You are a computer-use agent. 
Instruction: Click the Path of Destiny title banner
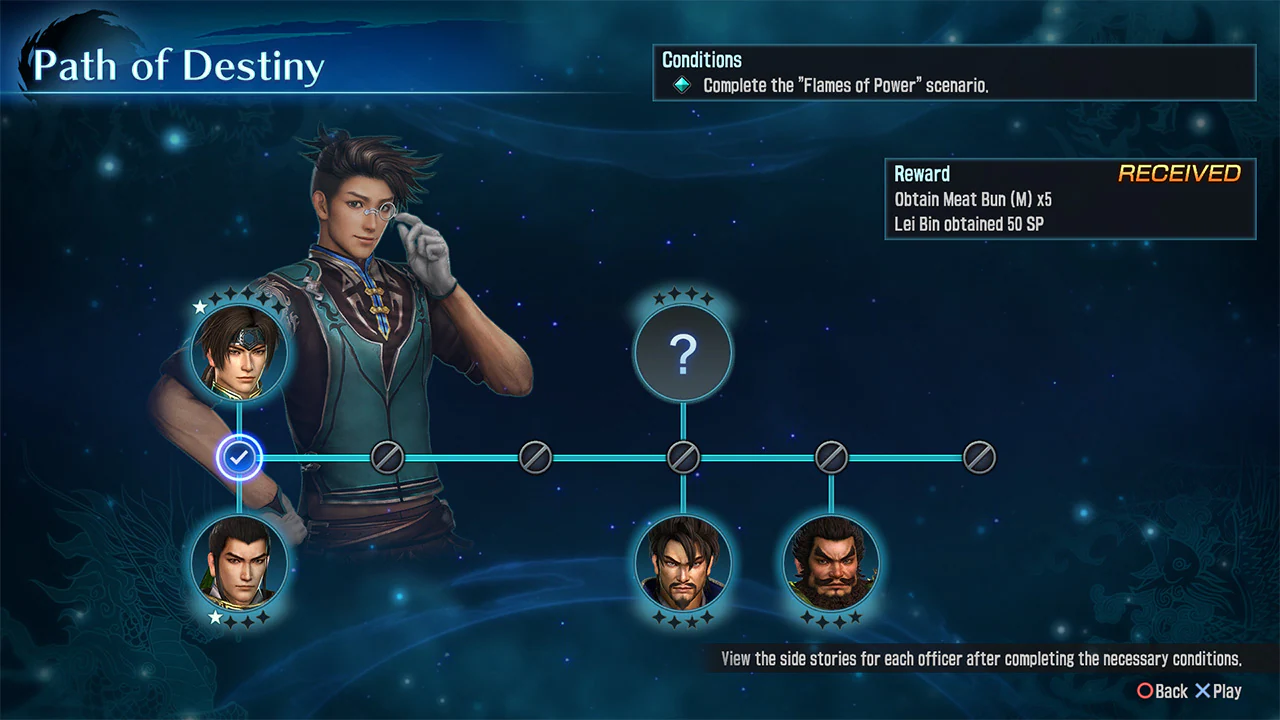click(180, 65)
